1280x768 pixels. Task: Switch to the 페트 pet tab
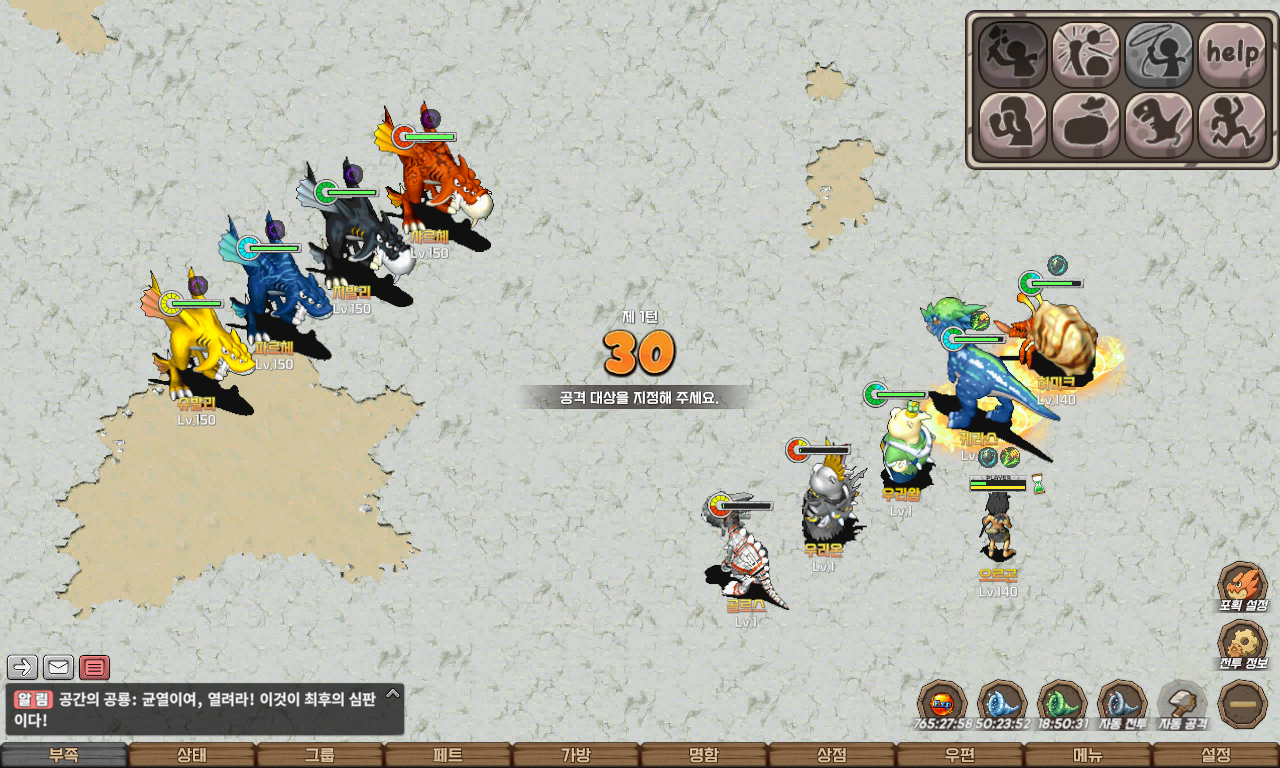pyautogui.click(x=448, y=755)
